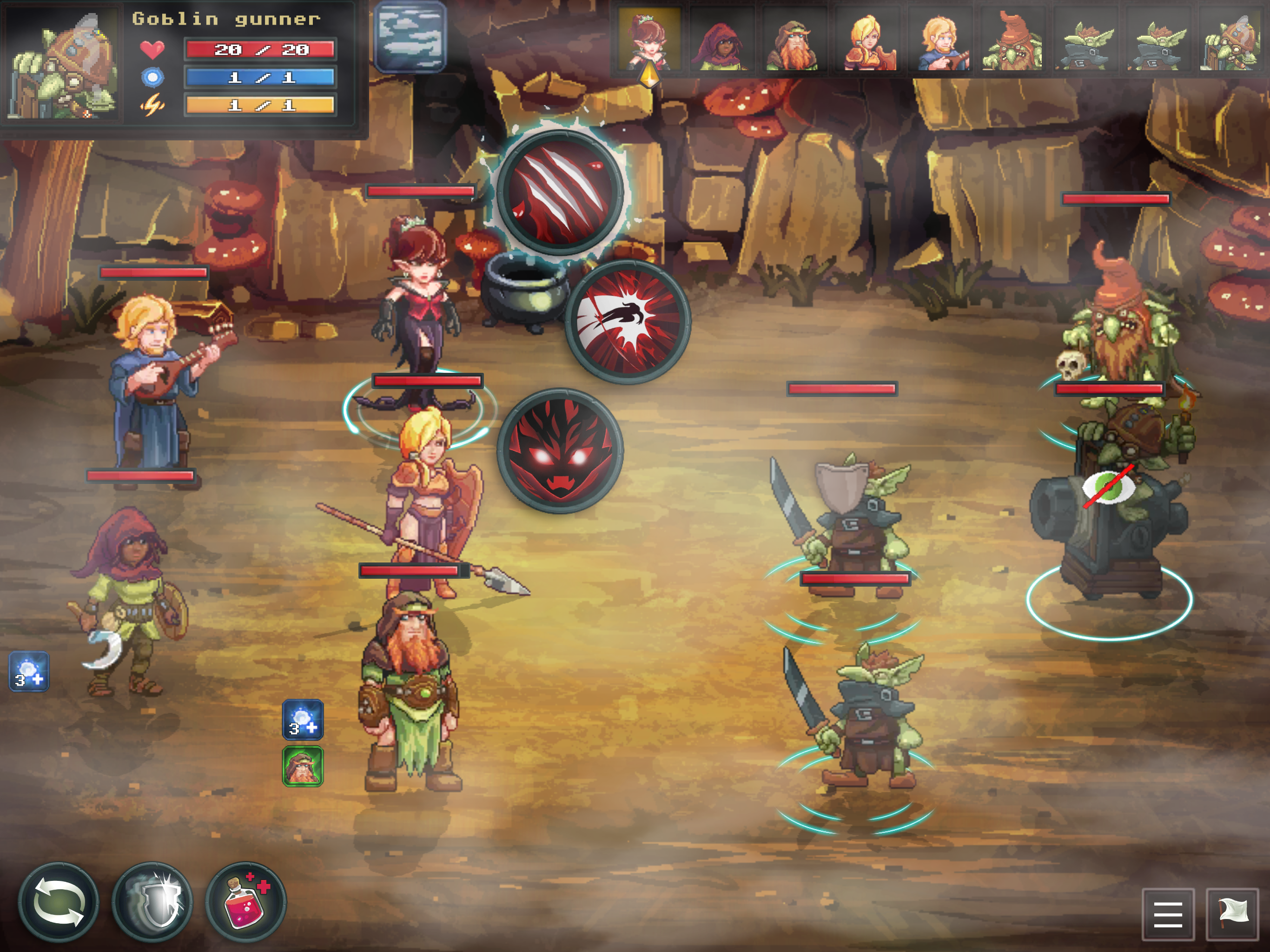Viewport: 1270px width, 952px height.
Task: Use the red health potion button
Action: point(246,902)
